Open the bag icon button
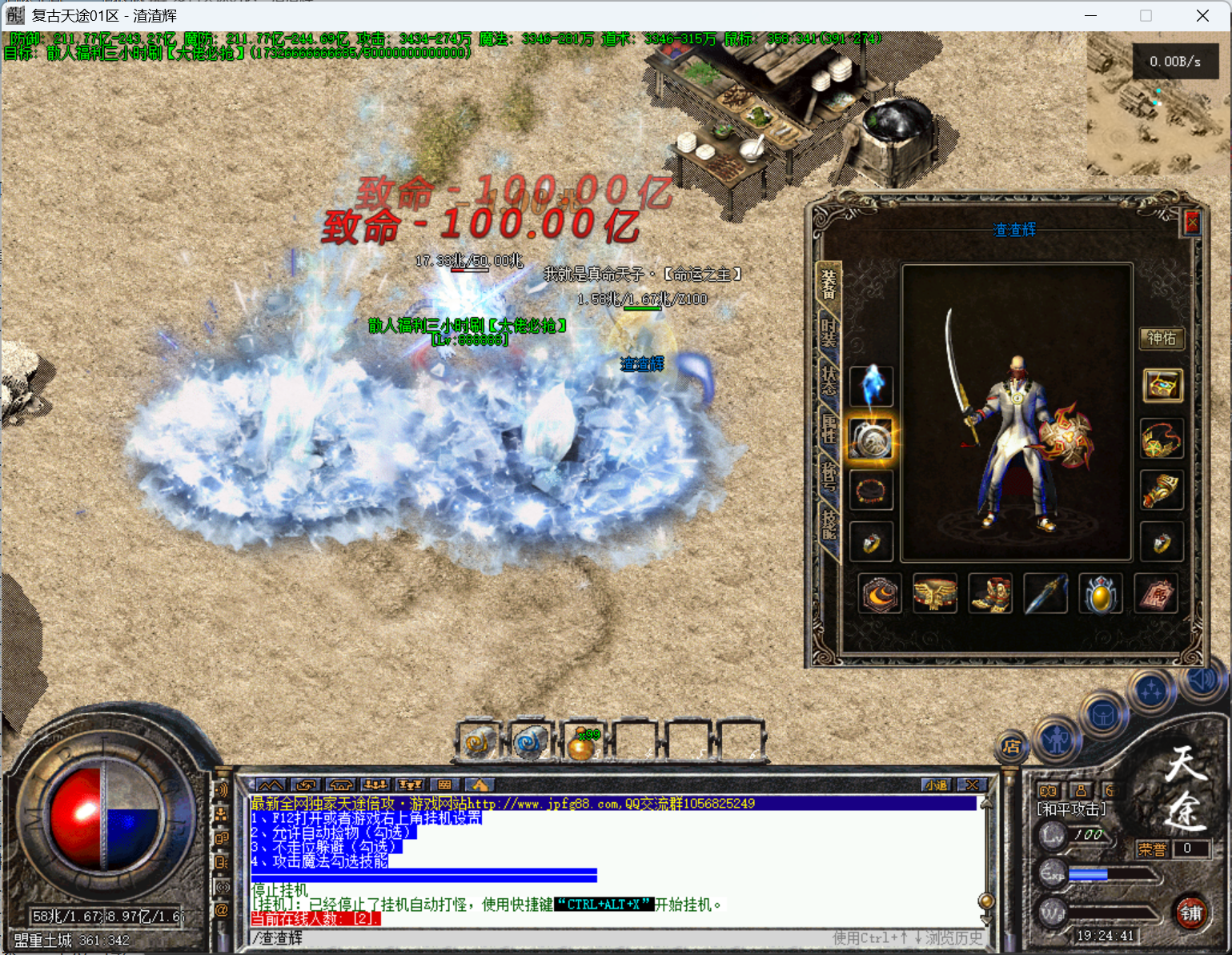Screen dimensions: 1232x955 click(1103, 715)
